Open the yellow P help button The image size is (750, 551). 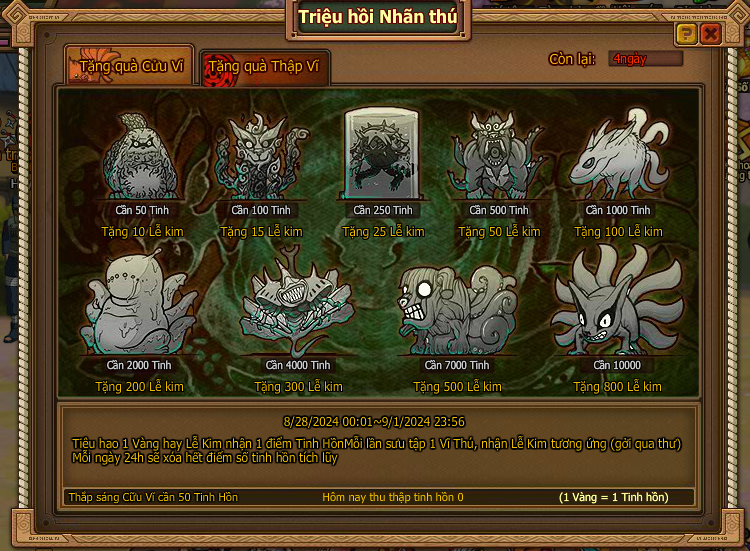686,34
